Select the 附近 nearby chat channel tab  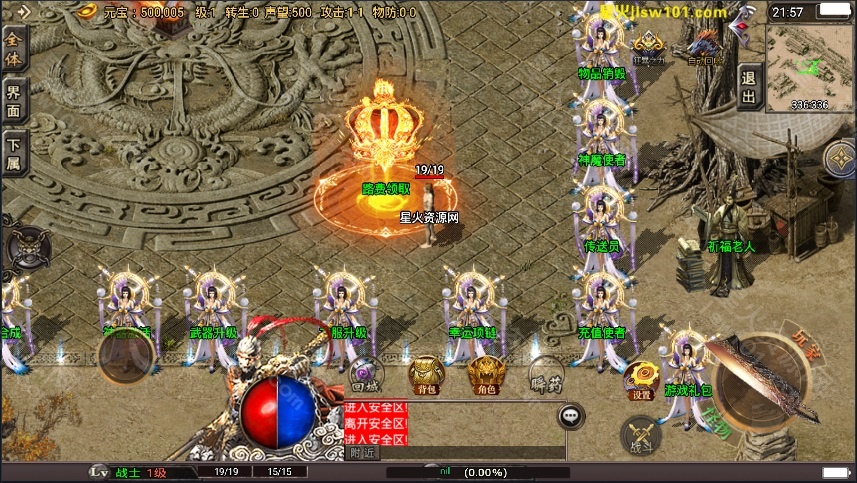[x=363, y=453]
